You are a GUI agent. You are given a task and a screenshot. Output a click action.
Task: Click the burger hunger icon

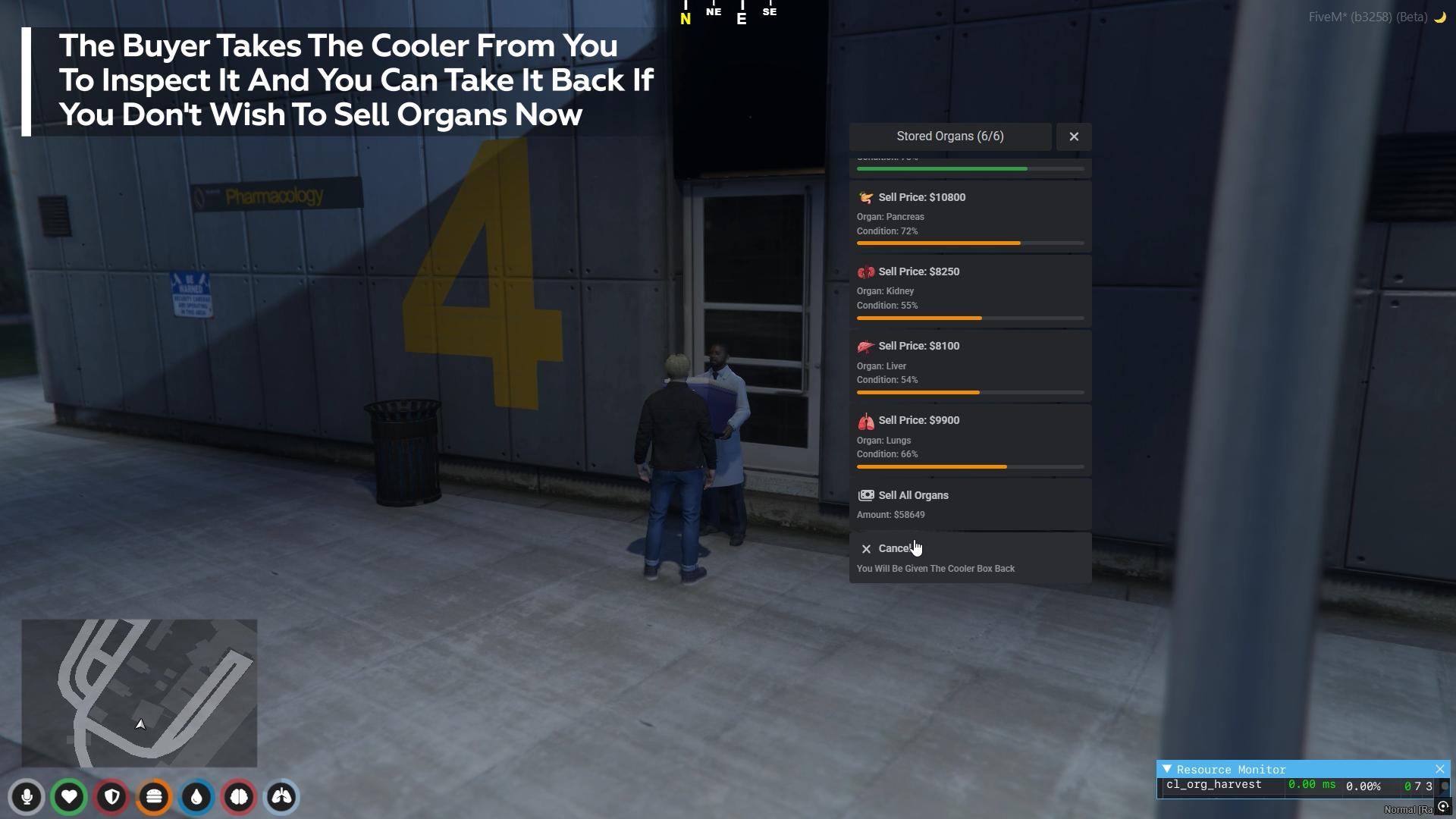coord(153,797)
